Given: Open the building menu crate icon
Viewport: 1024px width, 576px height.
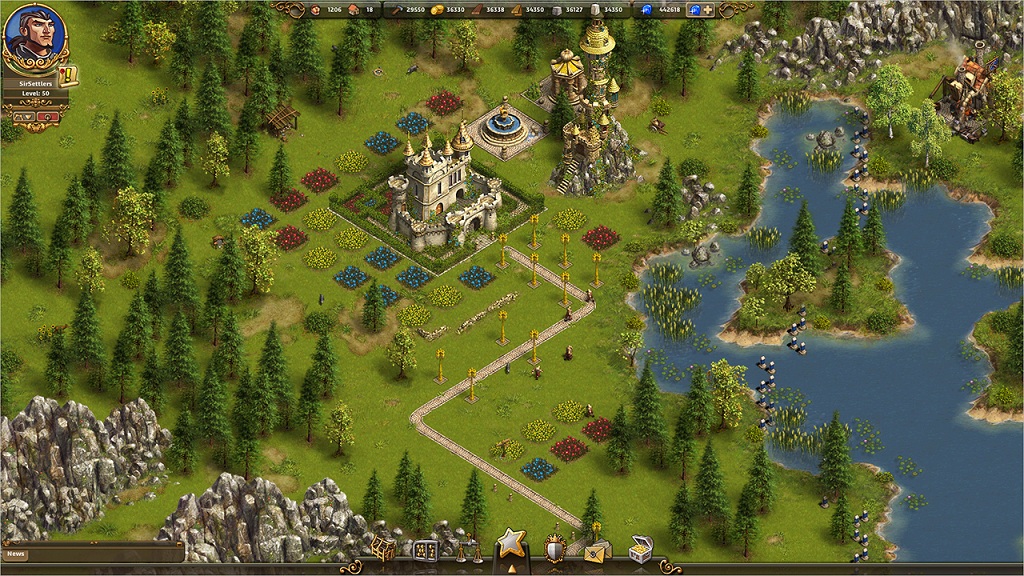Looking at the screenshot, I should tap(383, 548).
